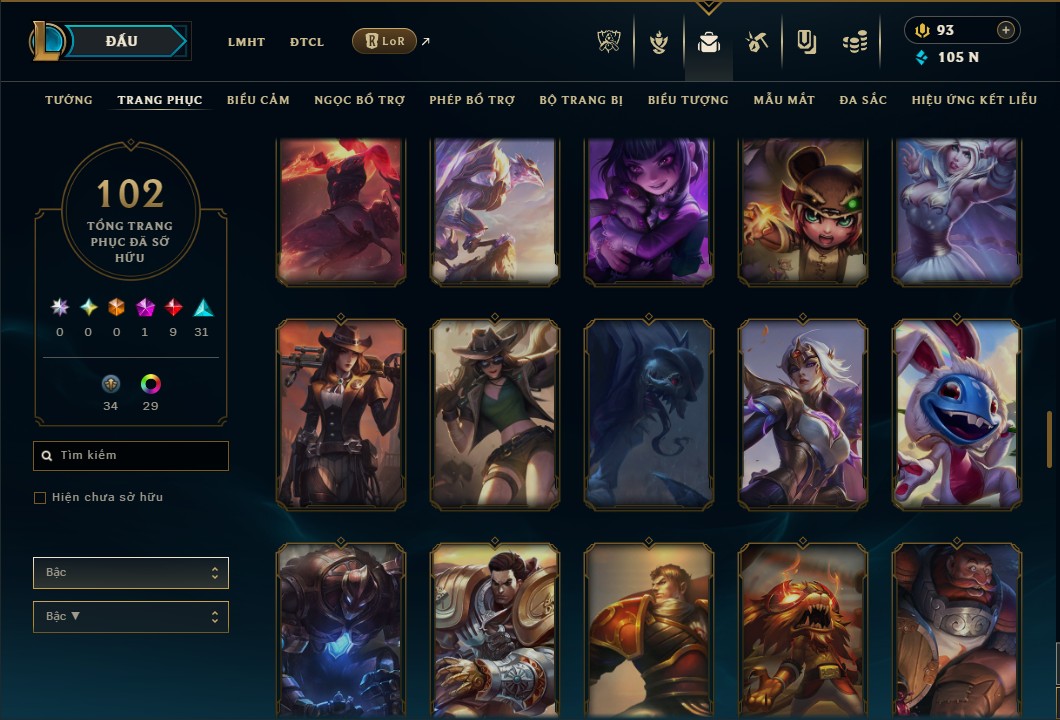Viewport: 1060px width, 720px height.
Task: Switch to the TƯỚNG champions tab
Action: [x=69, y=100]
